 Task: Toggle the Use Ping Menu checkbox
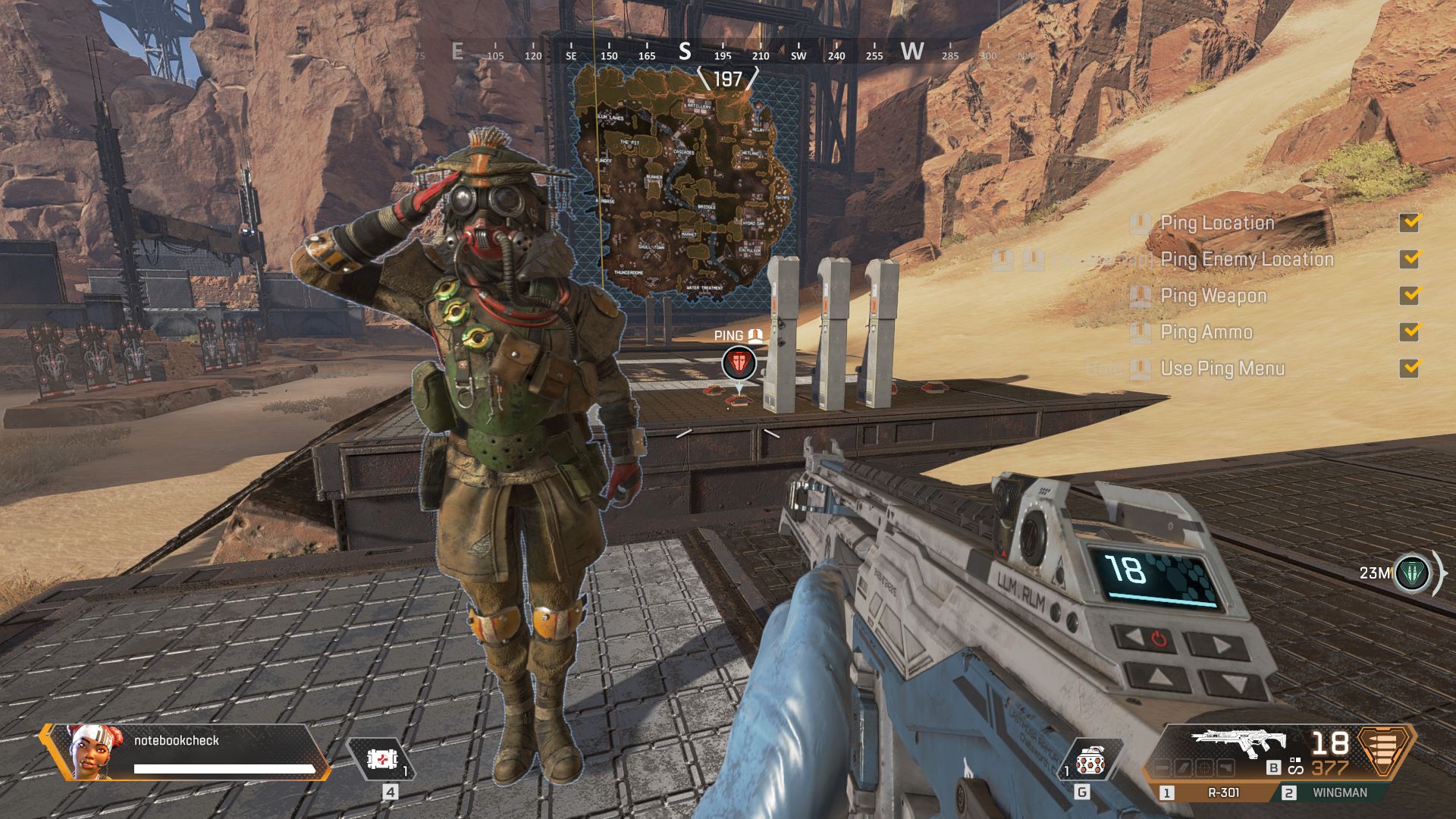point(1410,368)
